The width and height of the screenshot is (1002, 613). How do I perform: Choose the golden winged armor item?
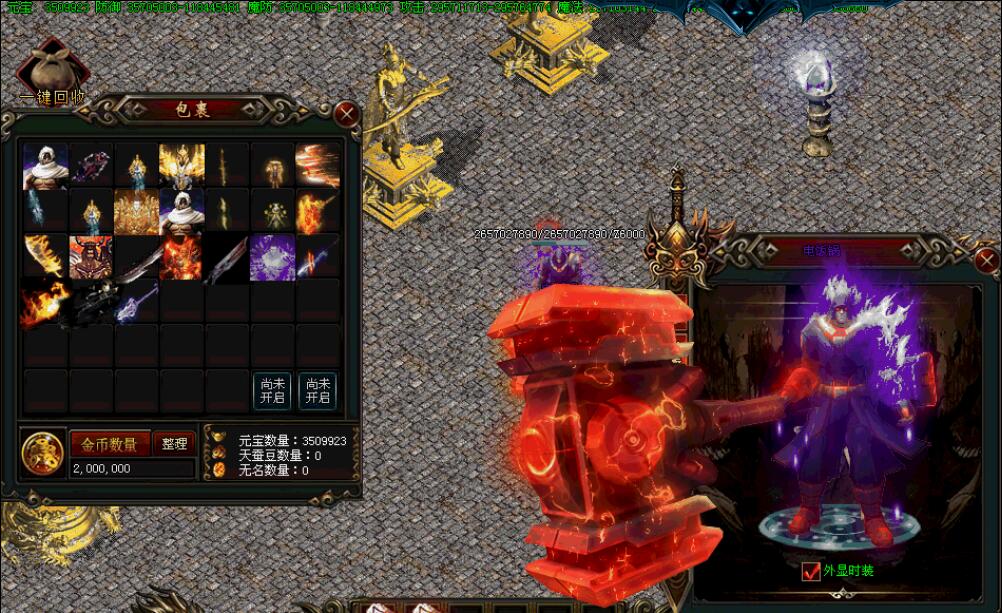pos(181,165)
